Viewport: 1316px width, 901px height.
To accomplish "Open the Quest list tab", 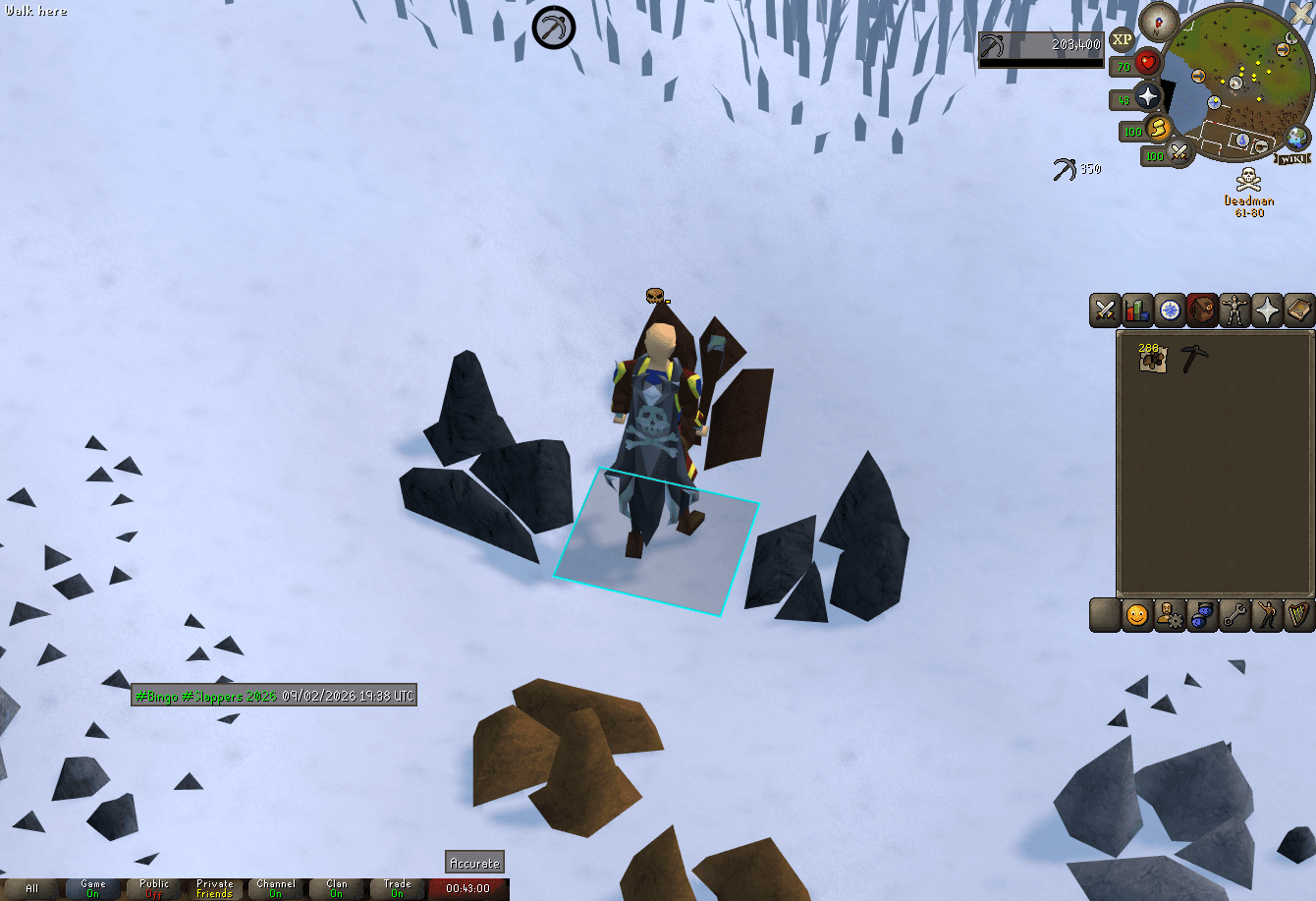I will coord(1169,310).
